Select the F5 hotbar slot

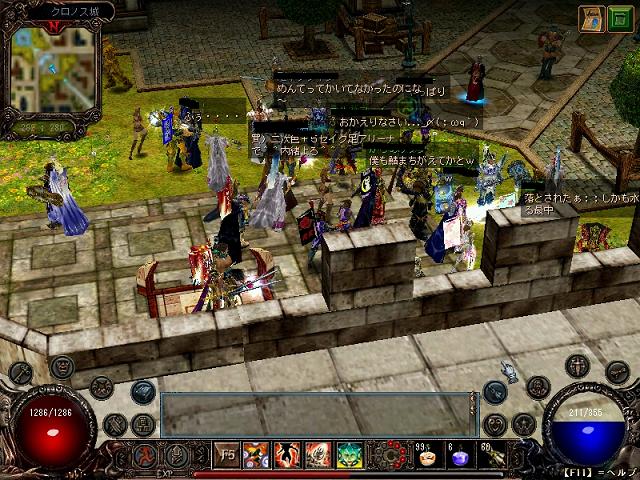[225, 455]
